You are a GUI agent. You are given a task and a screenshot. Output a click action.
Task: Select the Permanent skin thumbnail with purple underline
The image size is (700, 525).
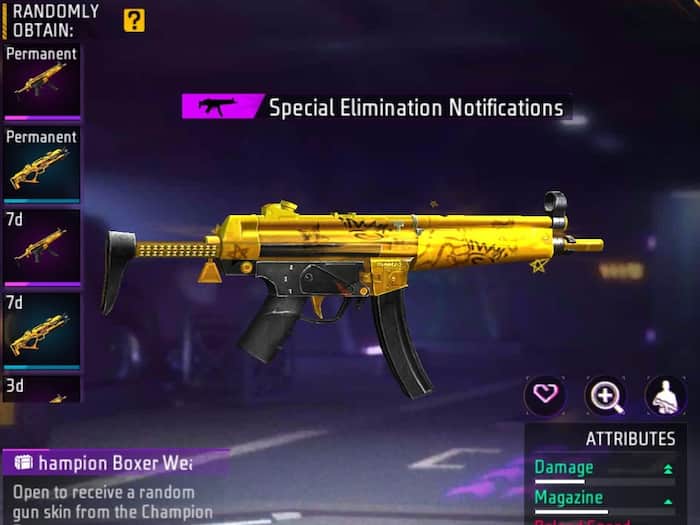click(x=41, y=82)
